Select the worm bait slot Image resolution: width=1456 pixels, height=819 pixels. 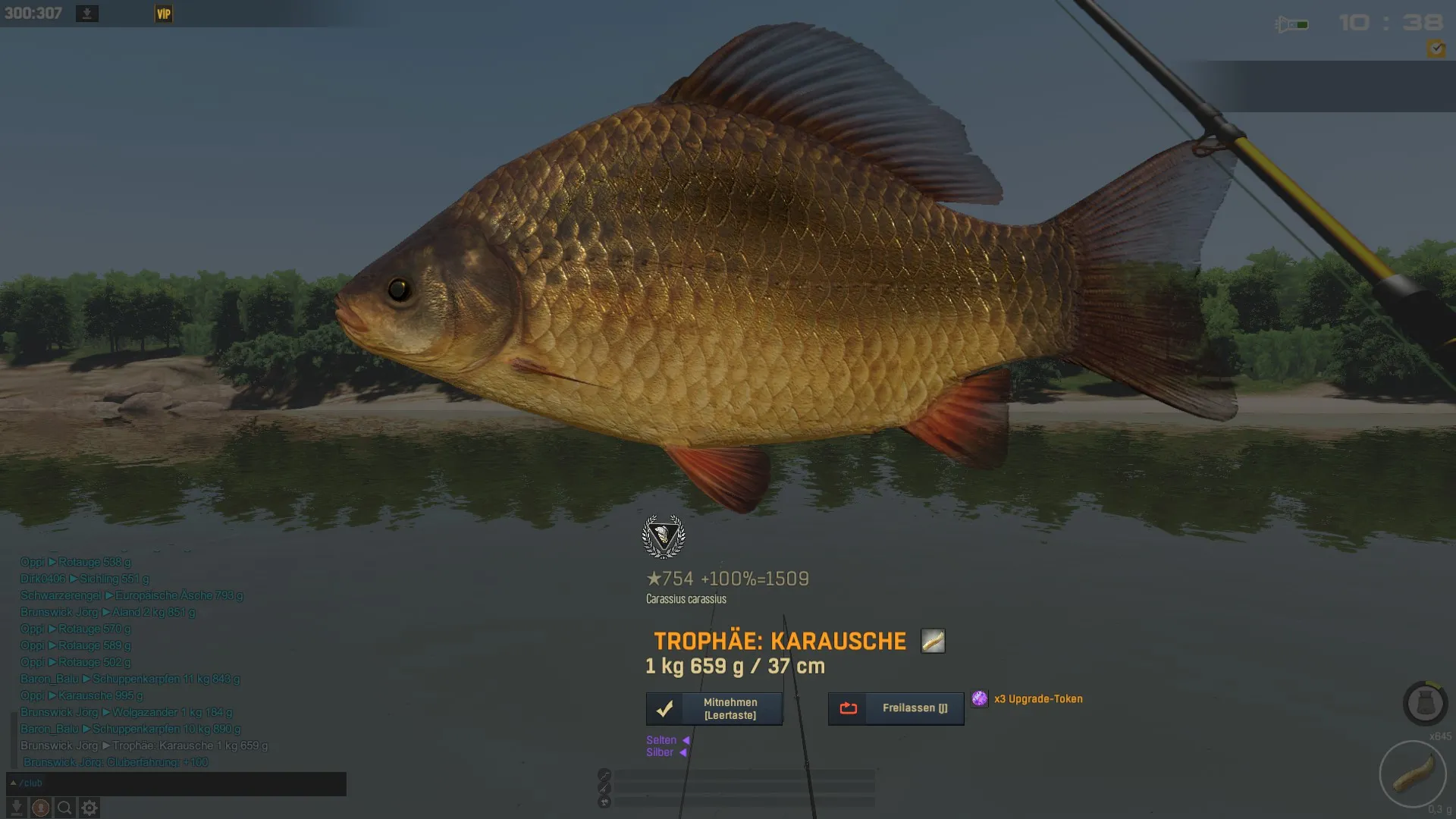(x=1413, y=774)
